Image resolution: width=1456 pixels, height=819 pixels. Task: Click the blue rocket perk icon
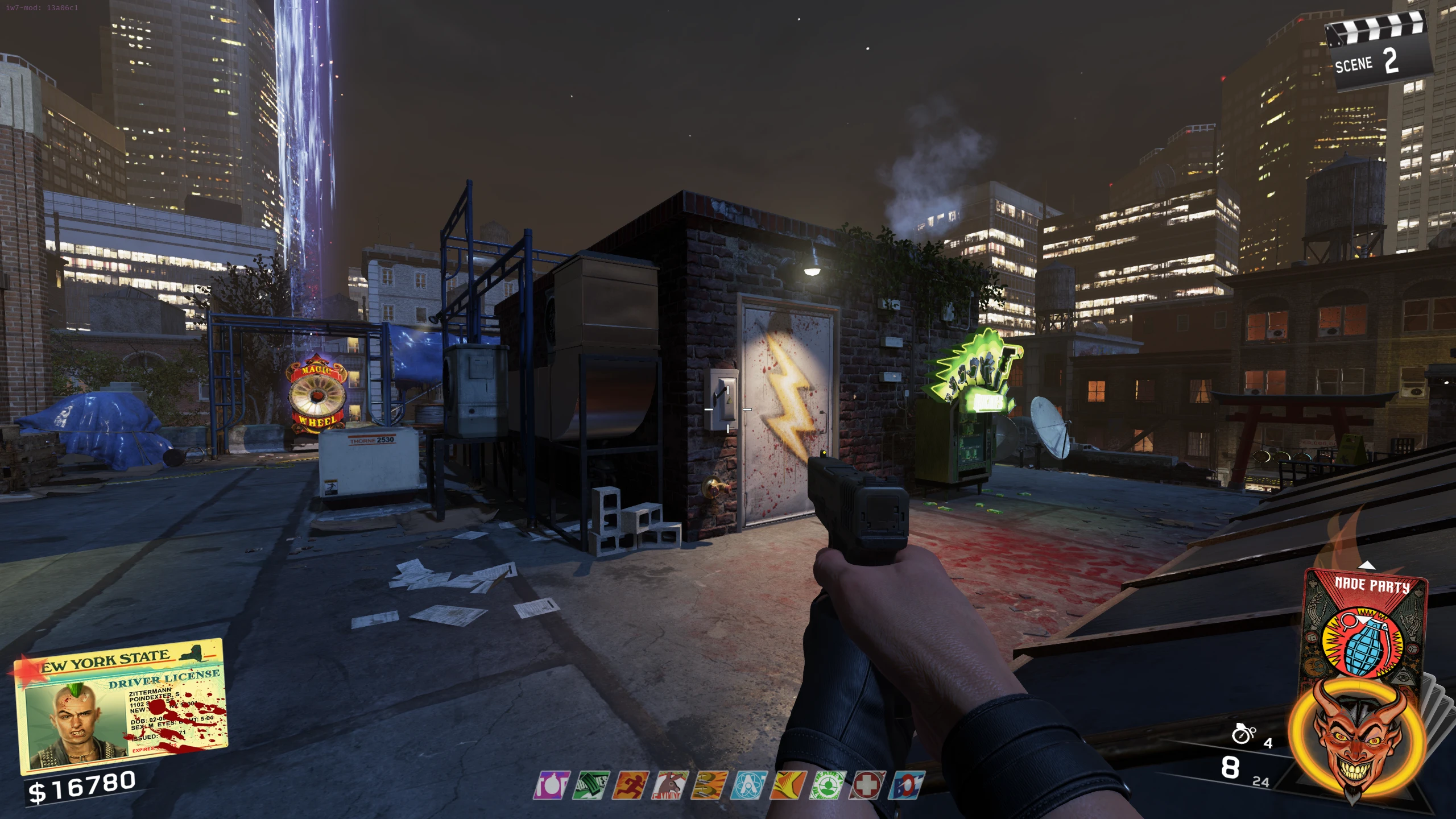pyautogui.click(x=907, y=785)
